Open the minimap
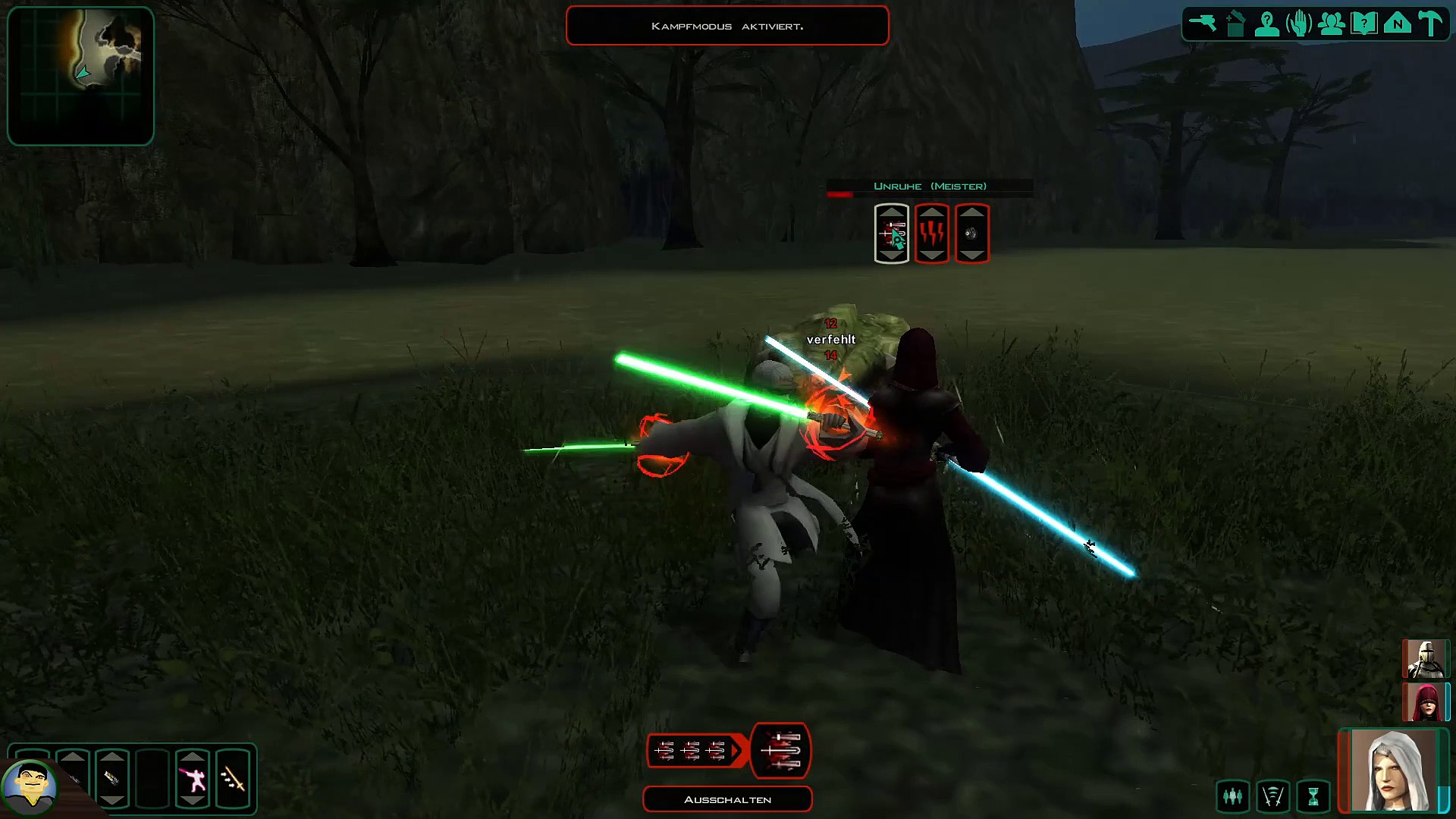1456x819 pixels. point(80,76)
